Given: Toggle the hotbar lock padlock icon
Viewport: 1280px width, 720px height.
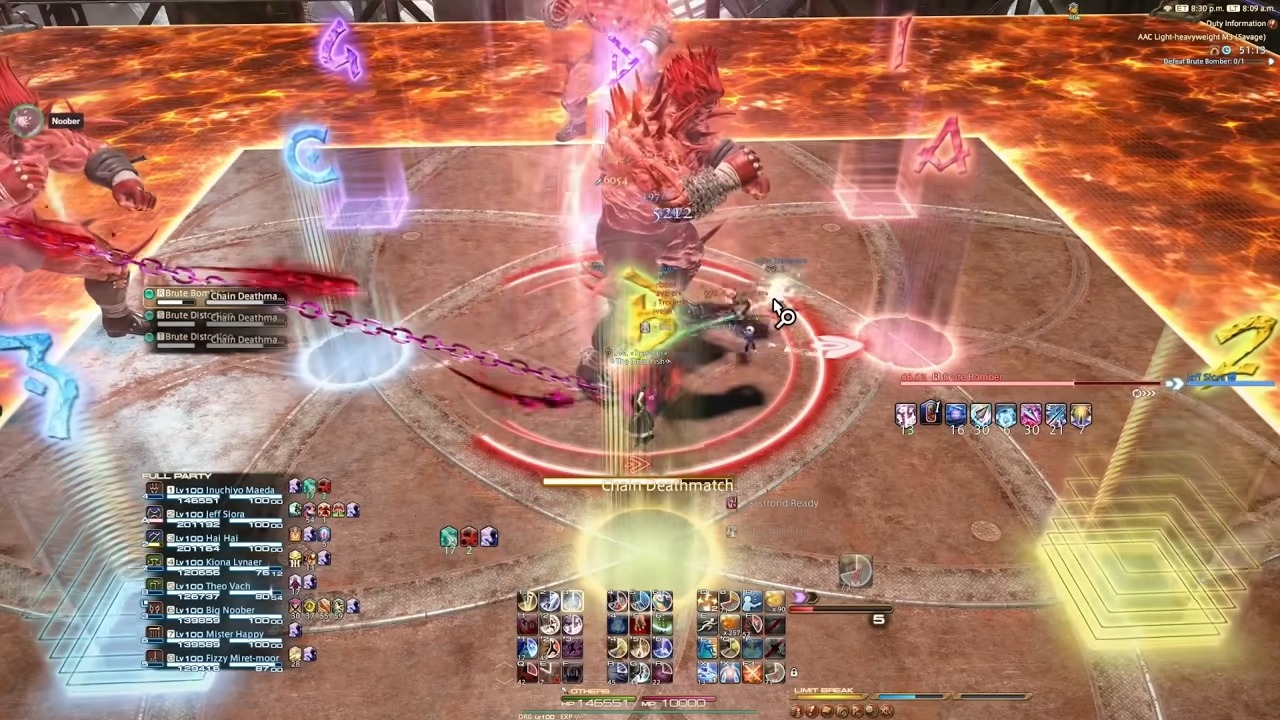Looking at the screenshot, I should 793,672.
